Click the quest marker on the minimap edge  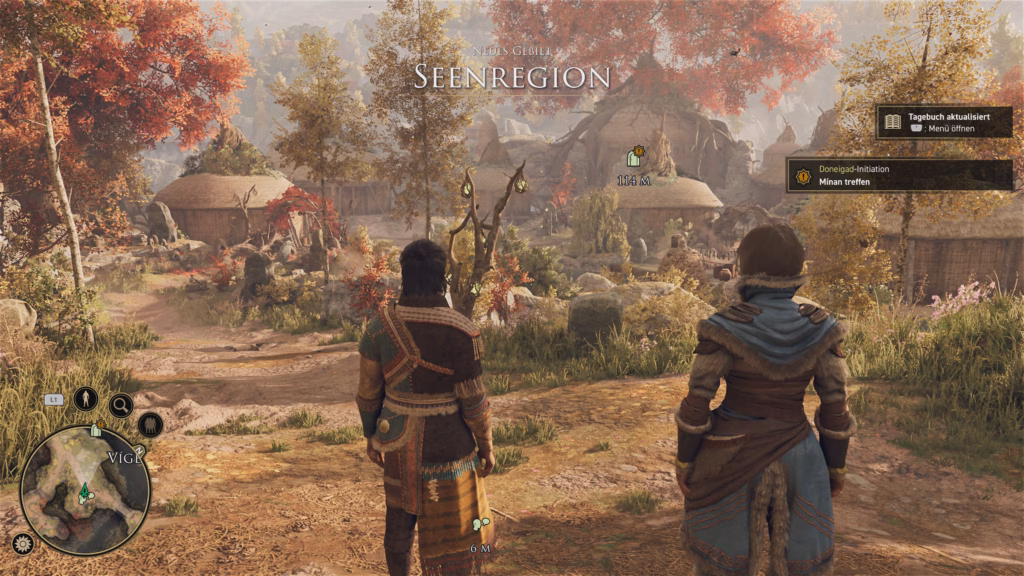(x=95, y=430)
